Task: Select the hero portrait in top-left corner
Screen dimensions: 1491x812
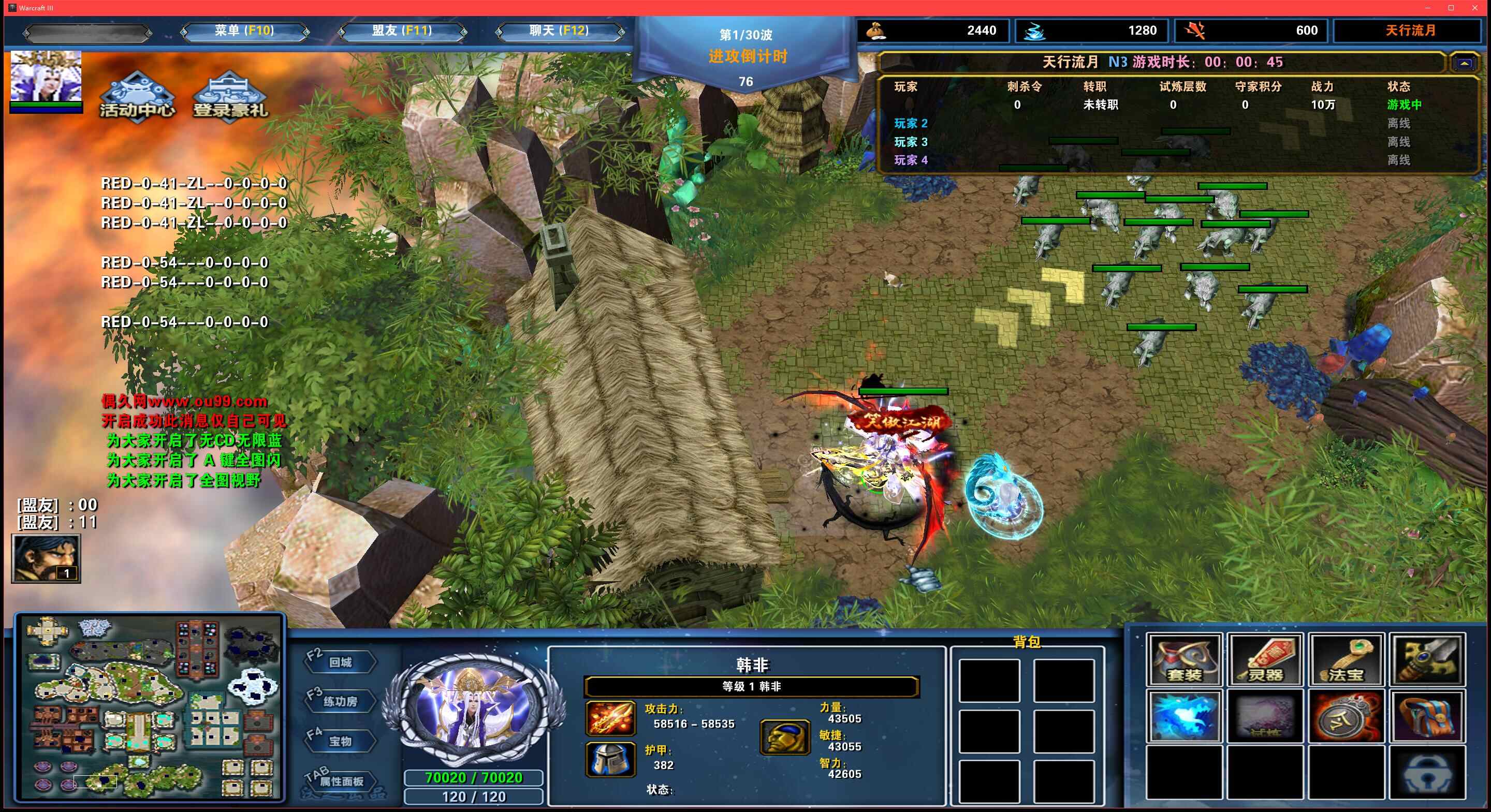Action: 46,77
